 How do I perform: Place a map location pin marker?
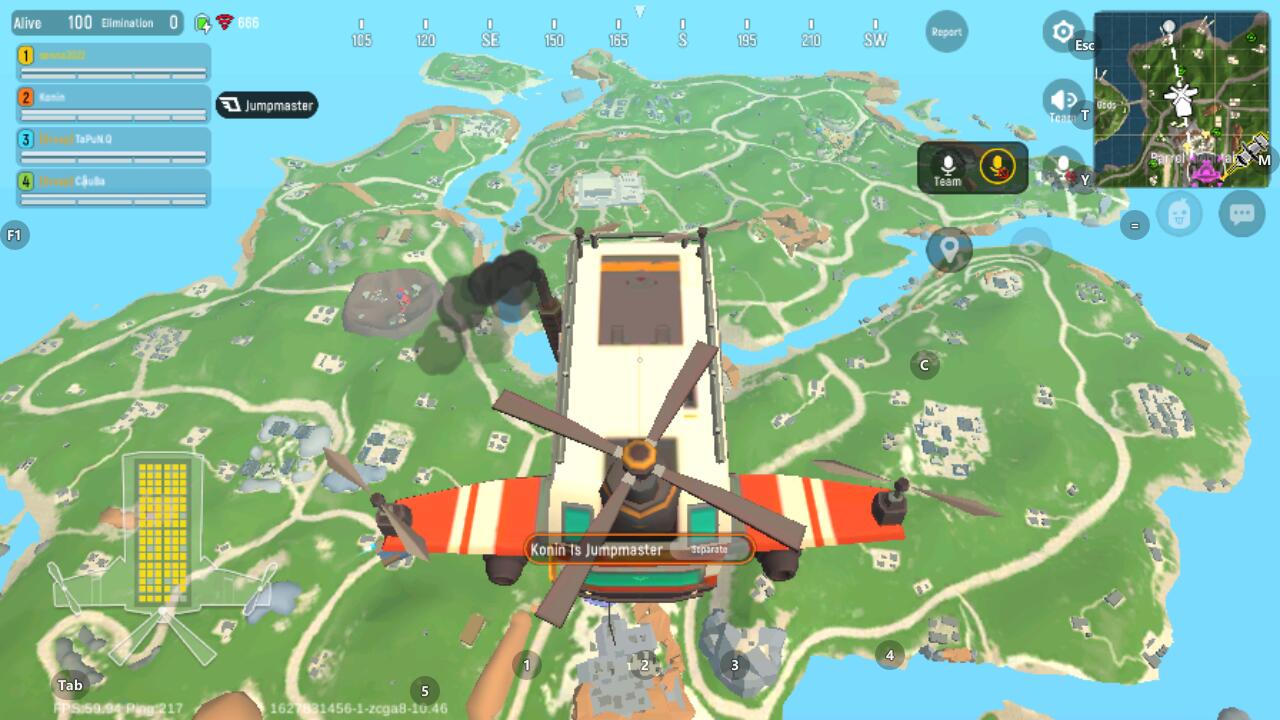tap(949, 247)
